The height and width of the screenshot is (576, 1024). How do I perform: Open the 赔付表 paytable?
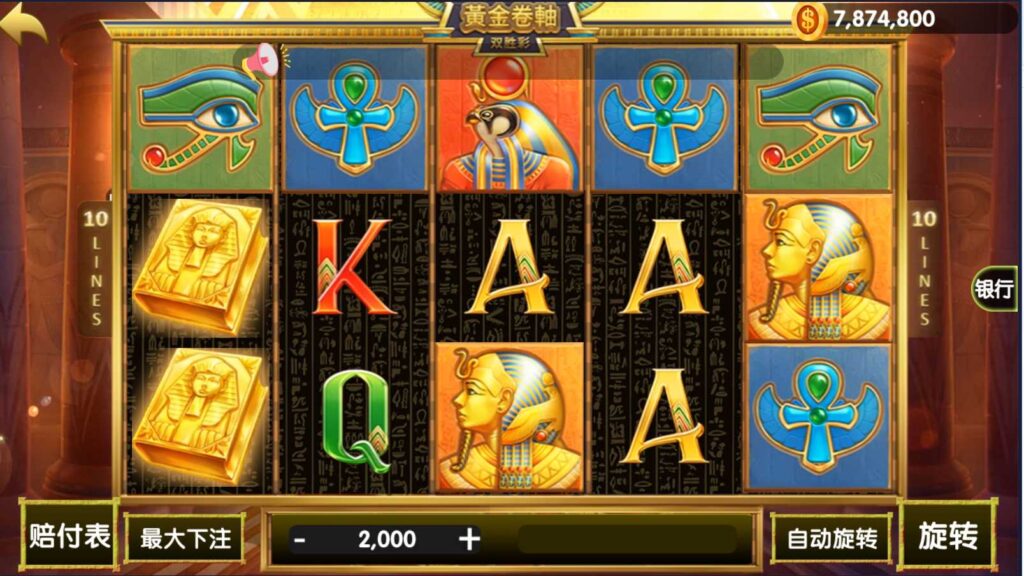[x=68, y=537]
